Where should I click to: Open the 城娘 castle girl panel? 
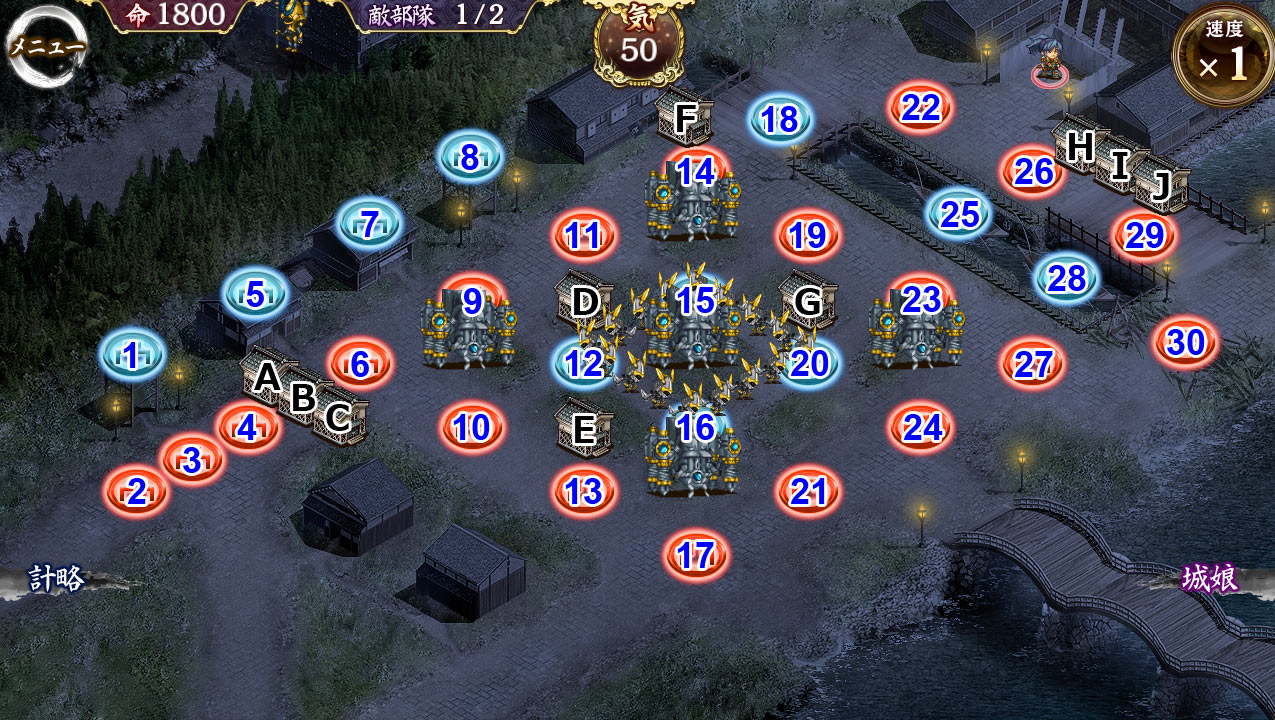(1210, 579)
